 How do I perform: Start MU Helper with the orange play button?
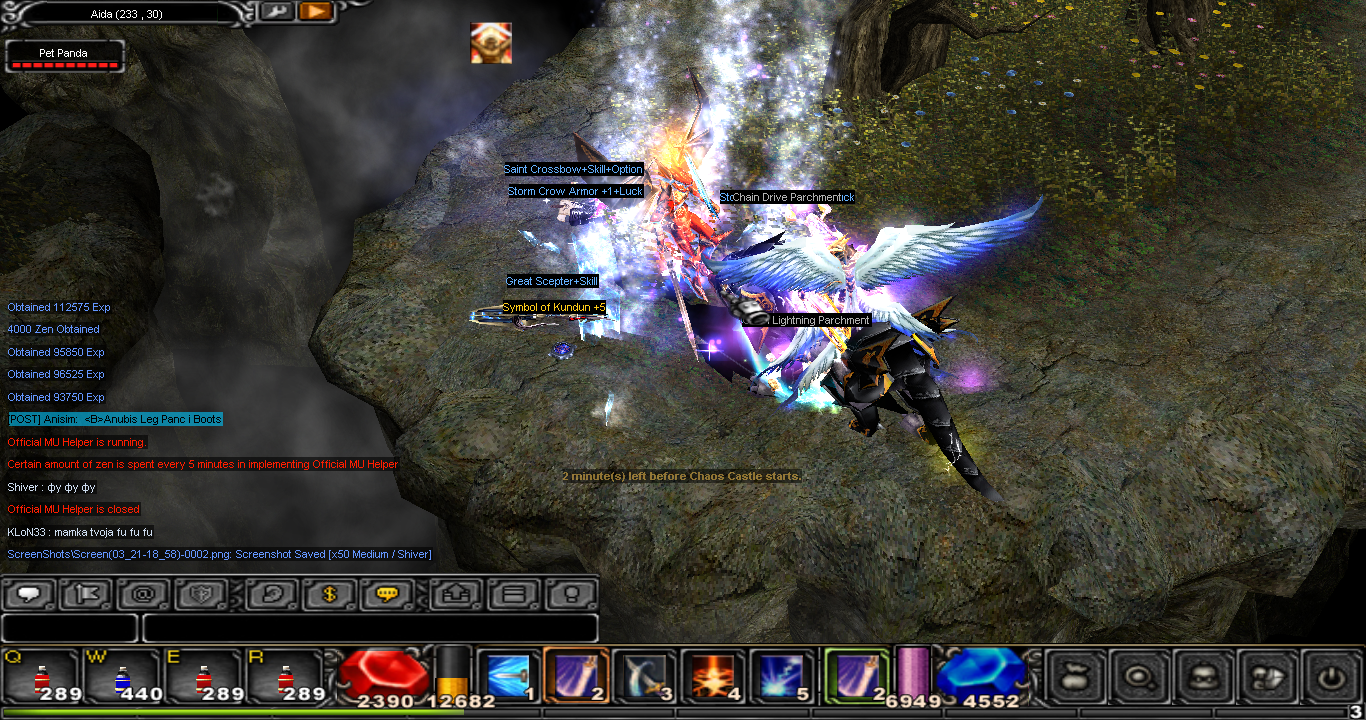315,12
